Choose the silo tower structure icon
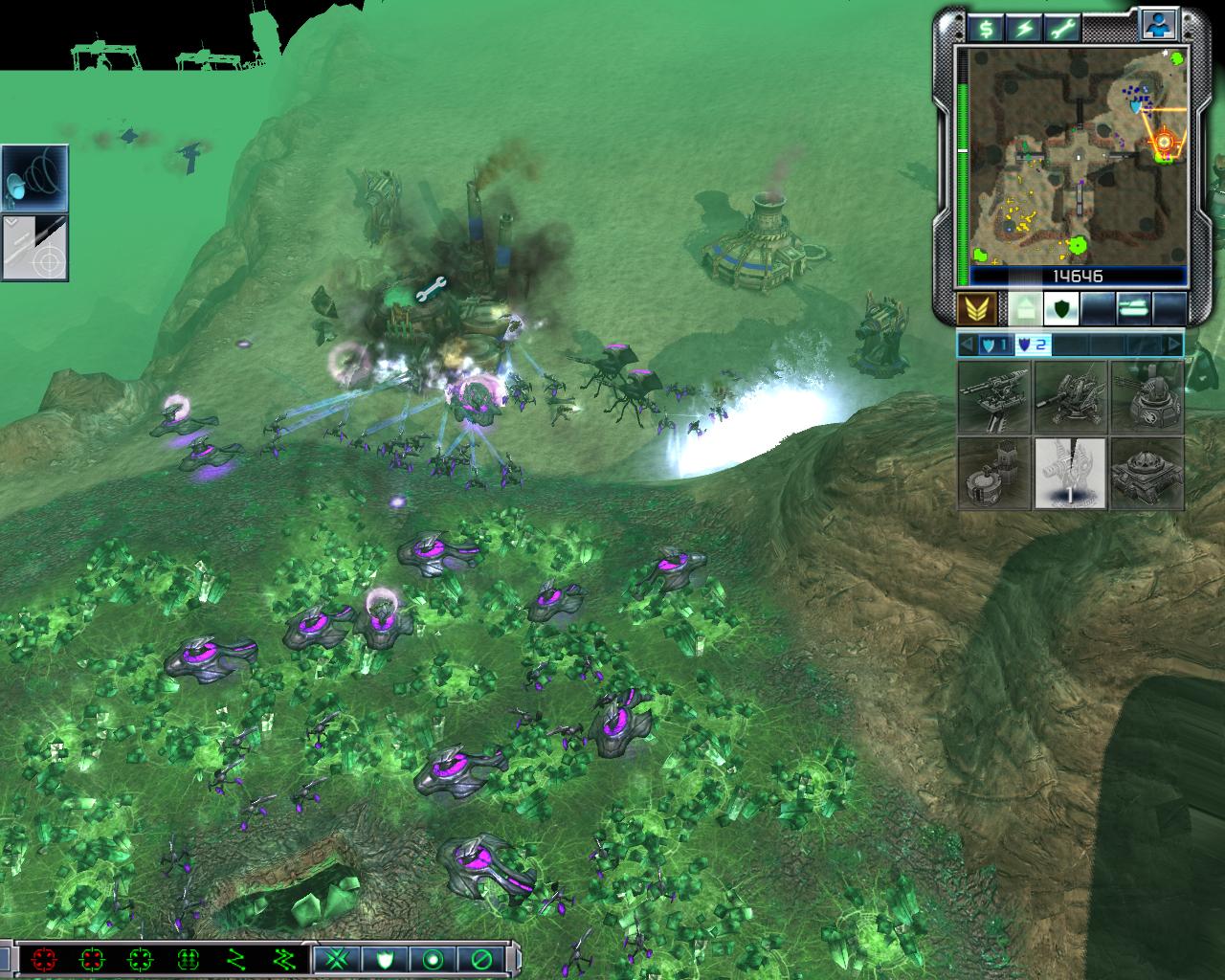The height and width of the screenshot is (980, 1225). pos(994,473)
